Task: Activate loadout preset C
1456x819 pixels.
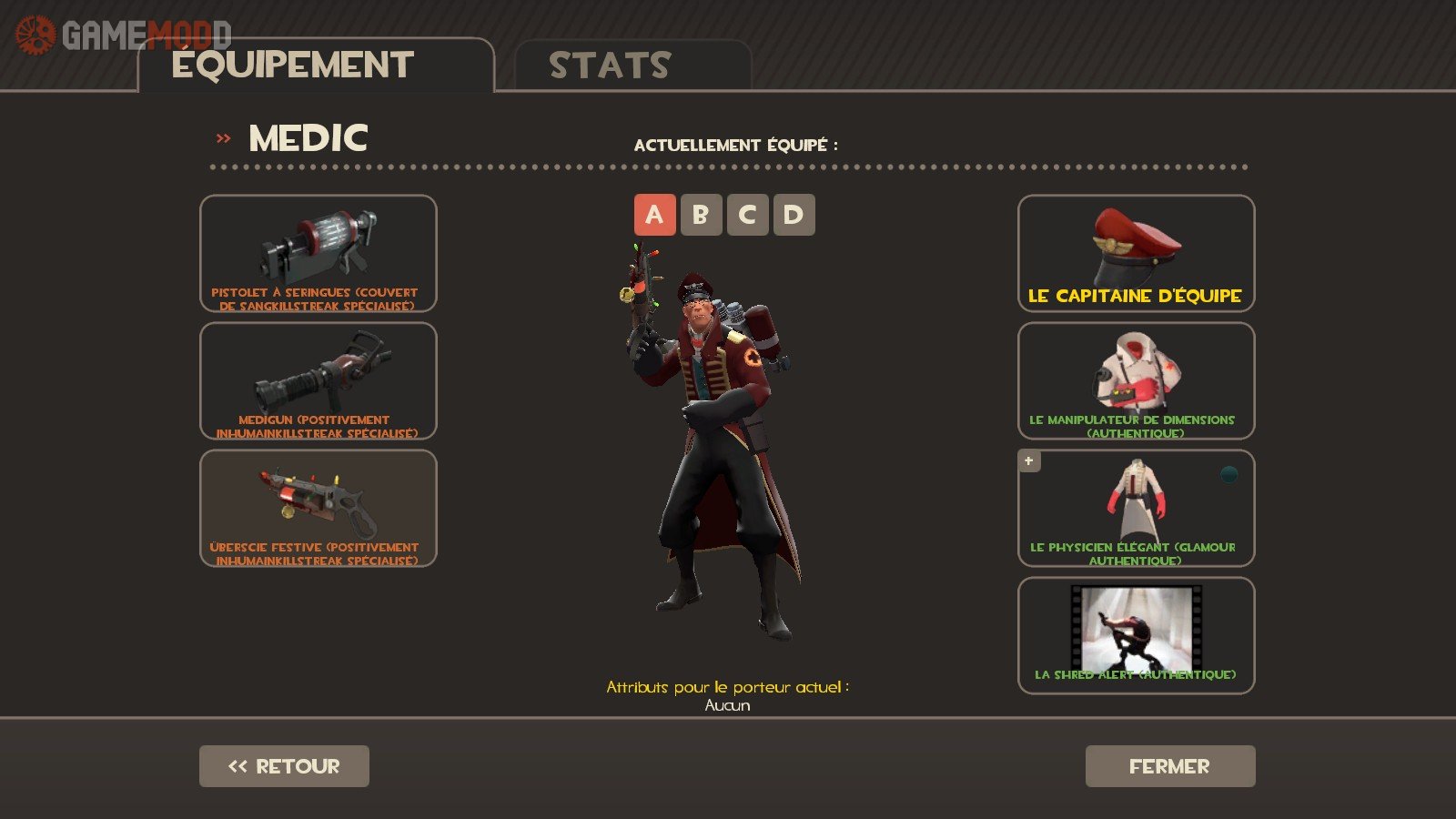Action: [747, 215]
